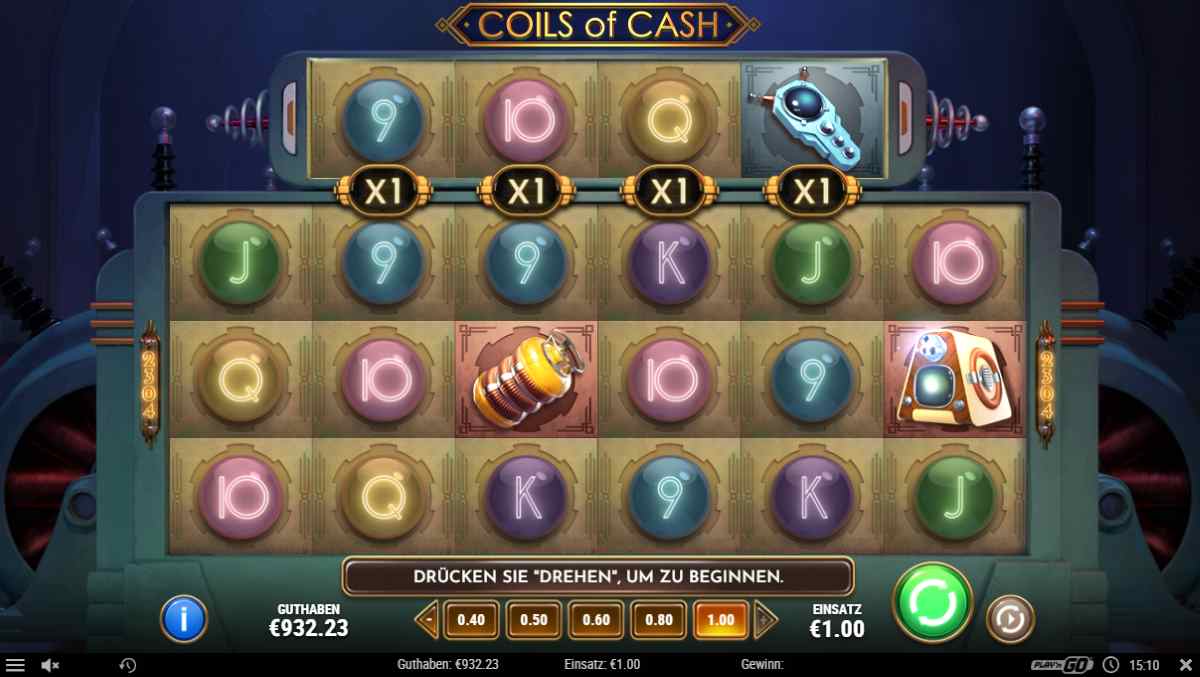Spin the reels with the green button
This screenshot has width=1200, height=677.
pyautogui.click(x=932, y=602)
